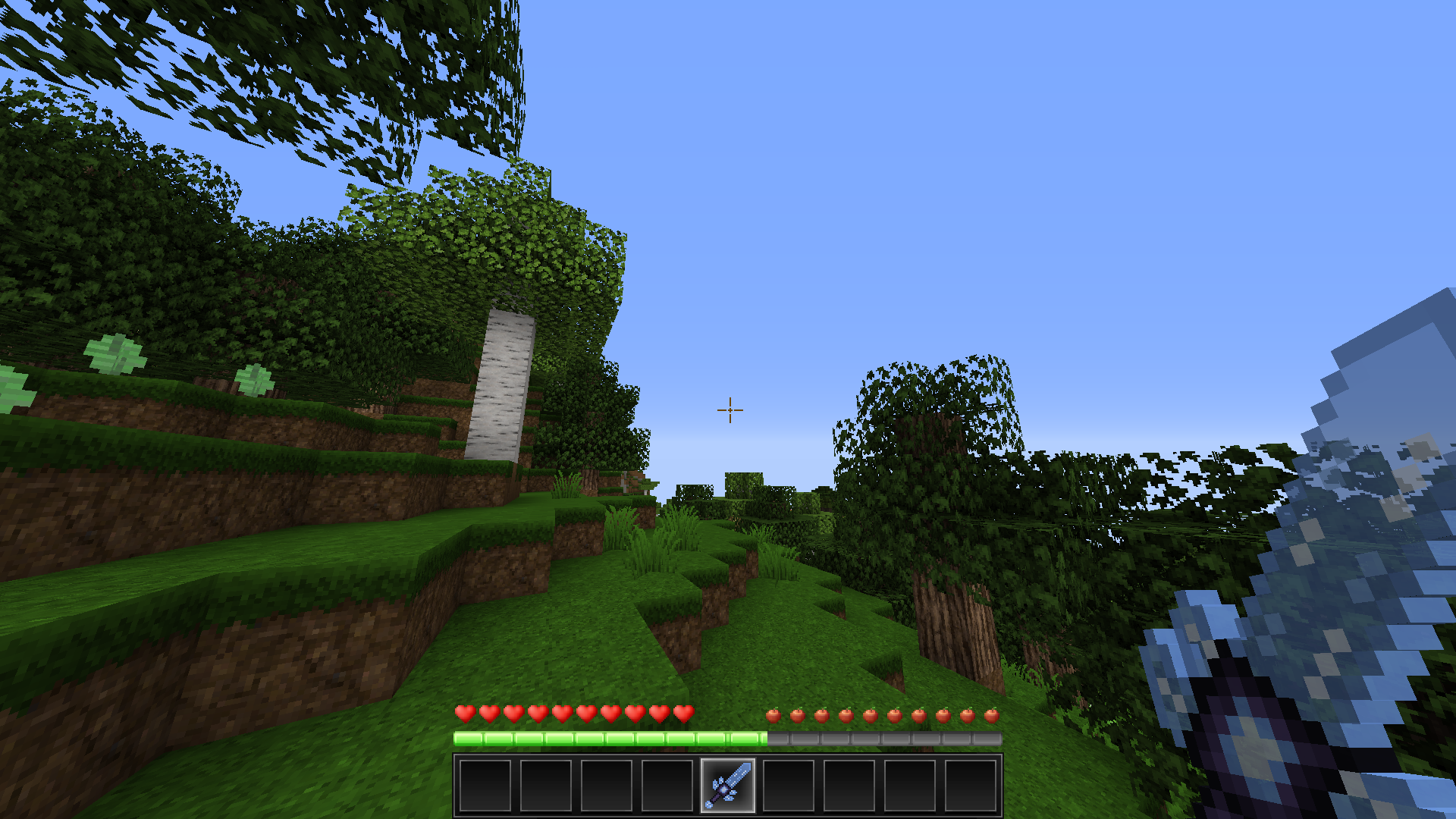Click the distant tree canopy on the right
Image resolution: width=1456 pixels, height=819 pixels.
[933, 394]
